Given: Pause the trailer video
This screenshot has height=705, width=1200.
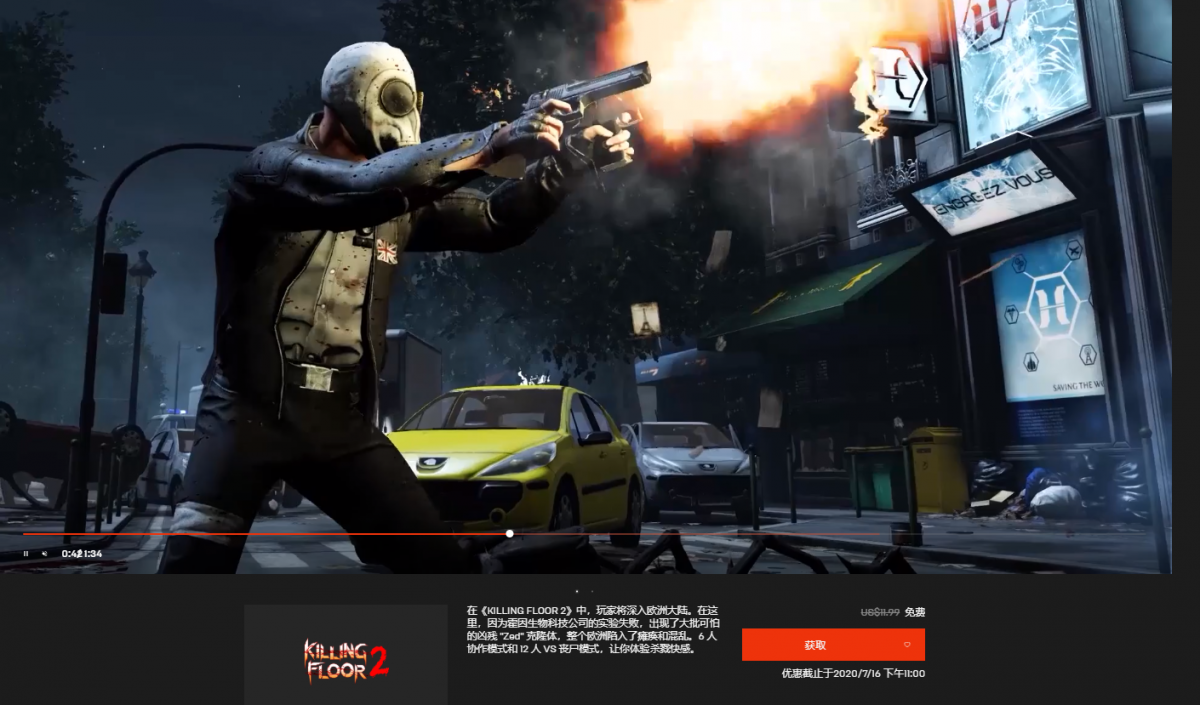Looking at the screenshot, I should tap(26, 553).
